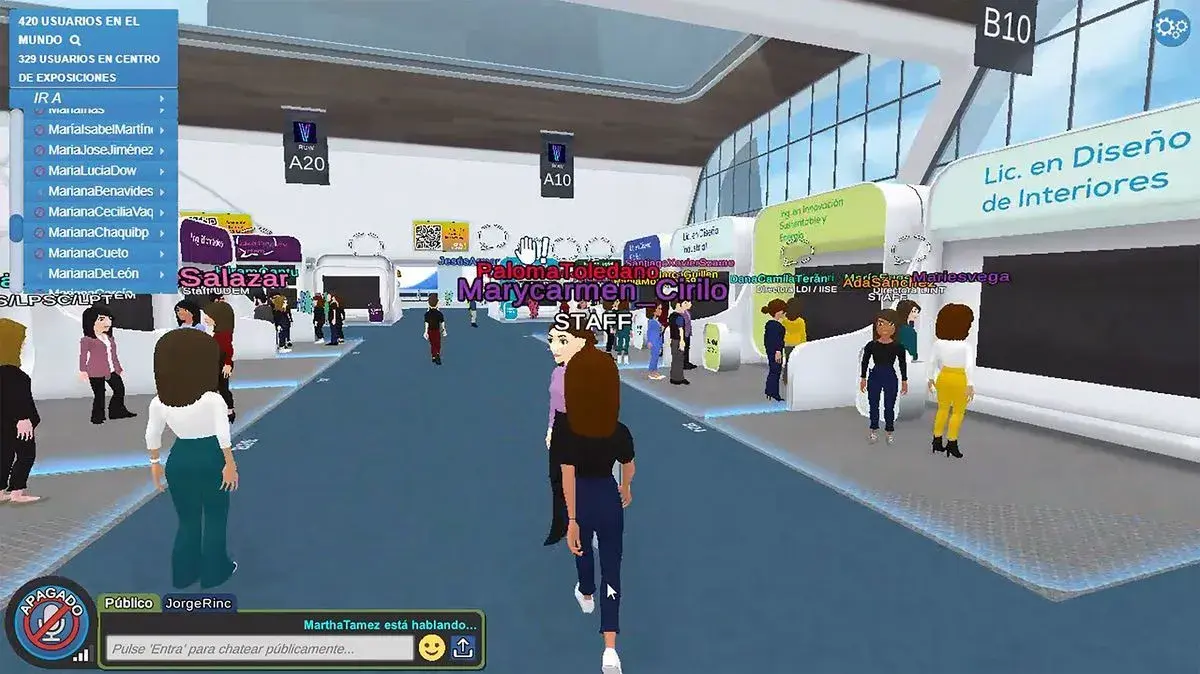
Task: Expand the 'IR A' teleport menu
Action: 97,98
